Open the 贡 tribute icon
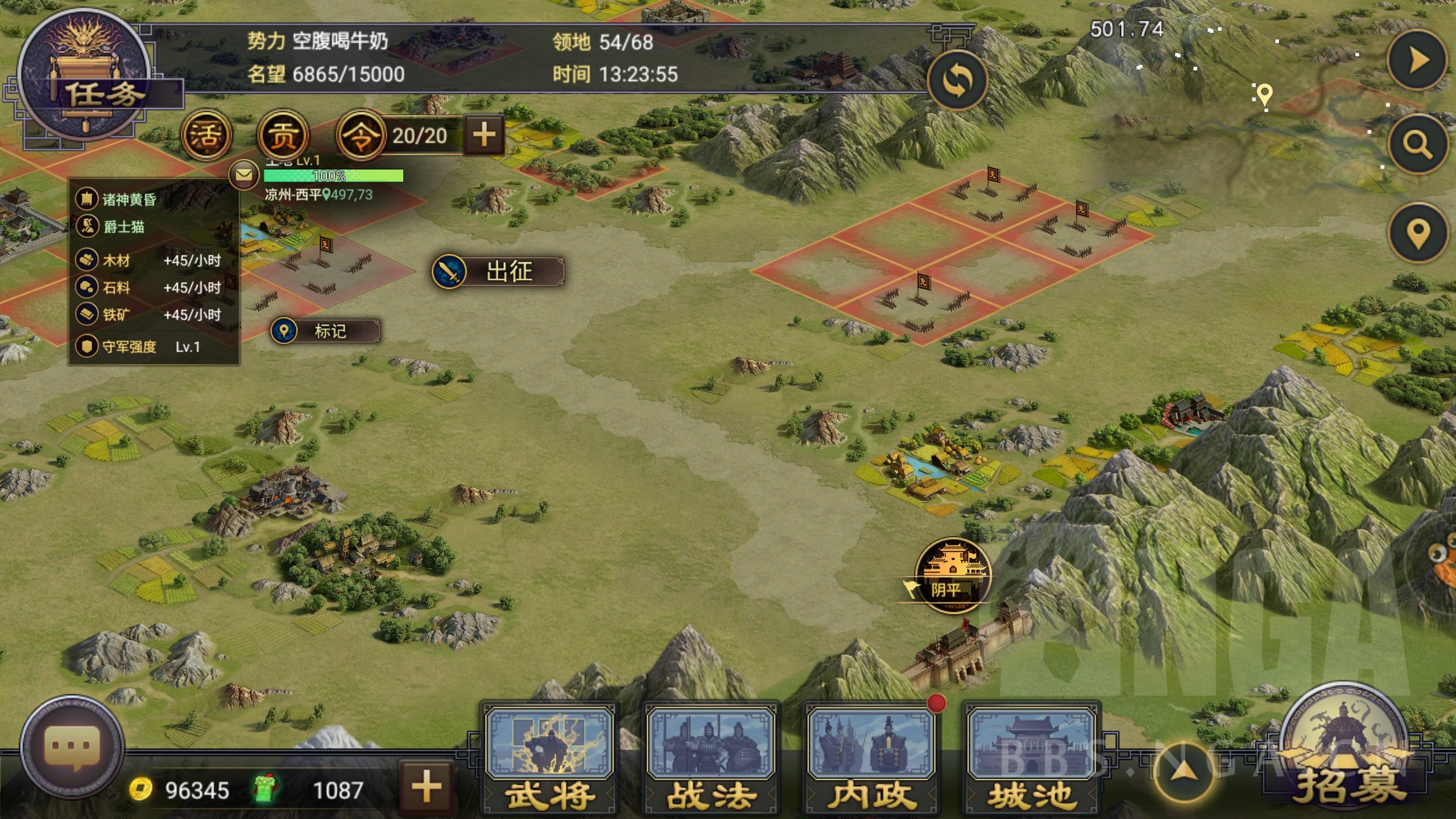The width and height of the screenshot is (1456, 819). (x=283, y=135)
